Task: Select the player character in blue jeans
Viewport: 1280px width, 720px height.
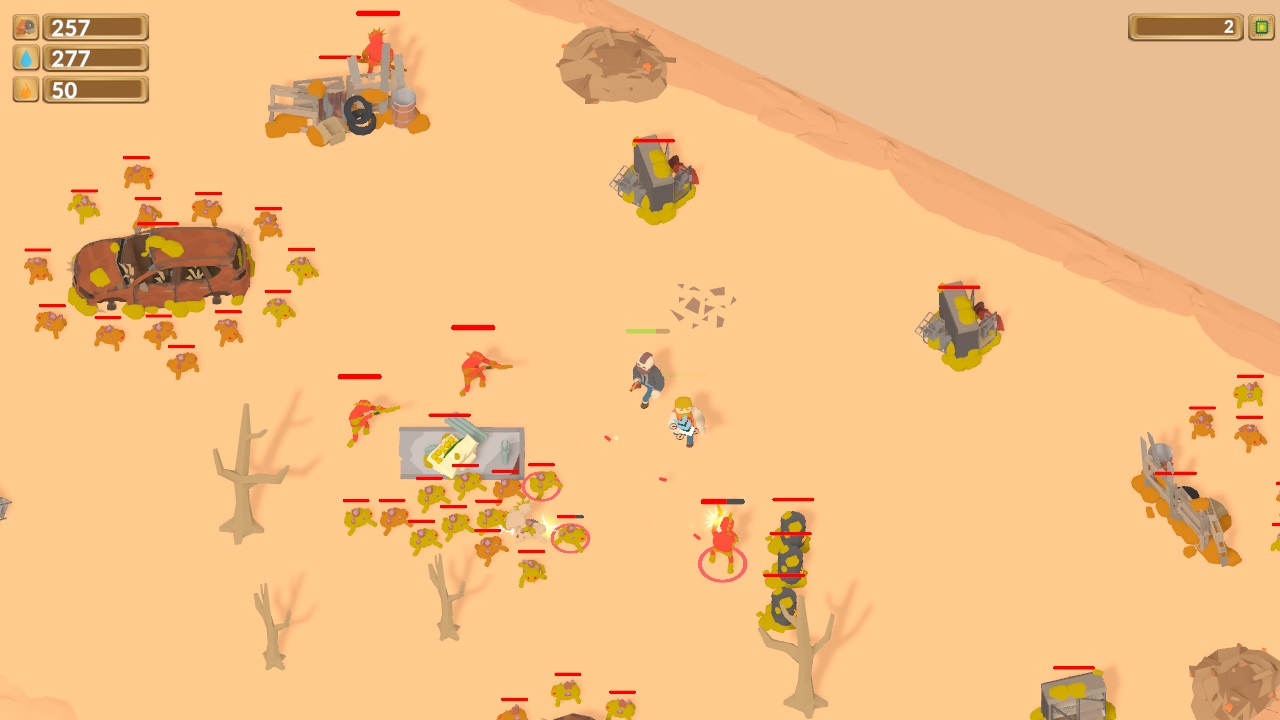Action: coord(645,380)
